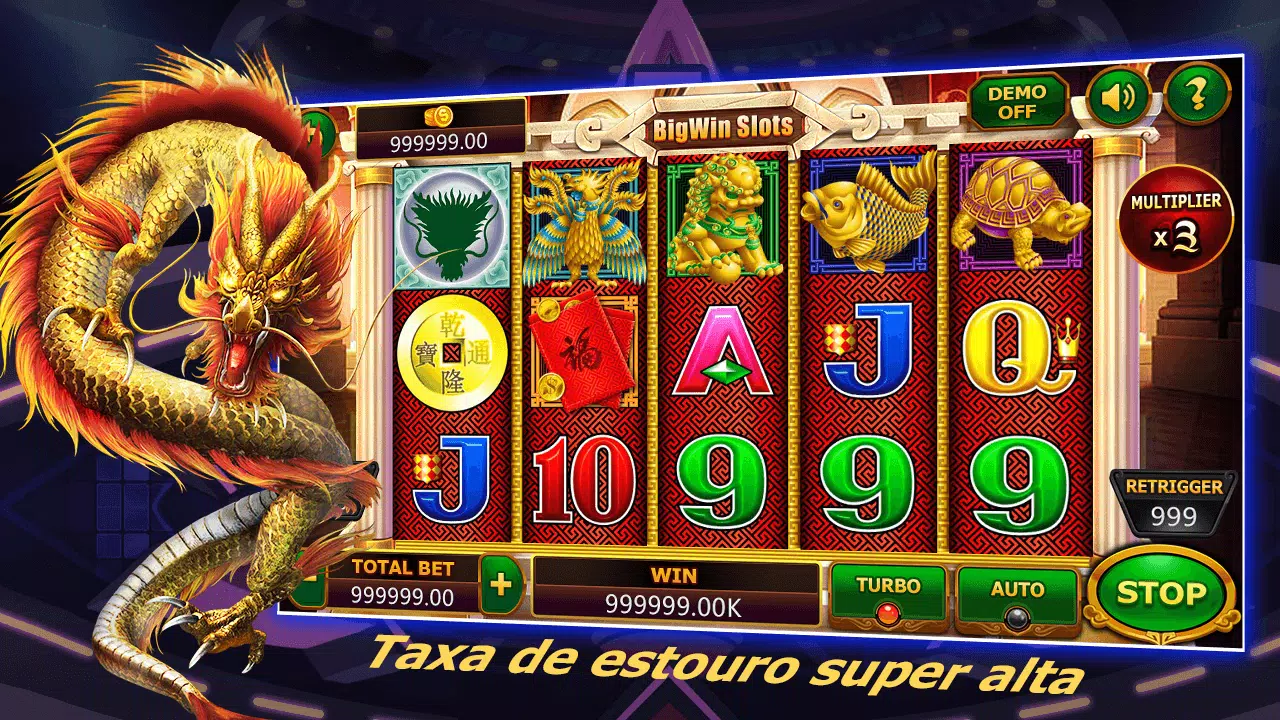Viewport: 1280px width, 720px height.
Task: Stop the spinning reels
Action: pos(1160,593)
